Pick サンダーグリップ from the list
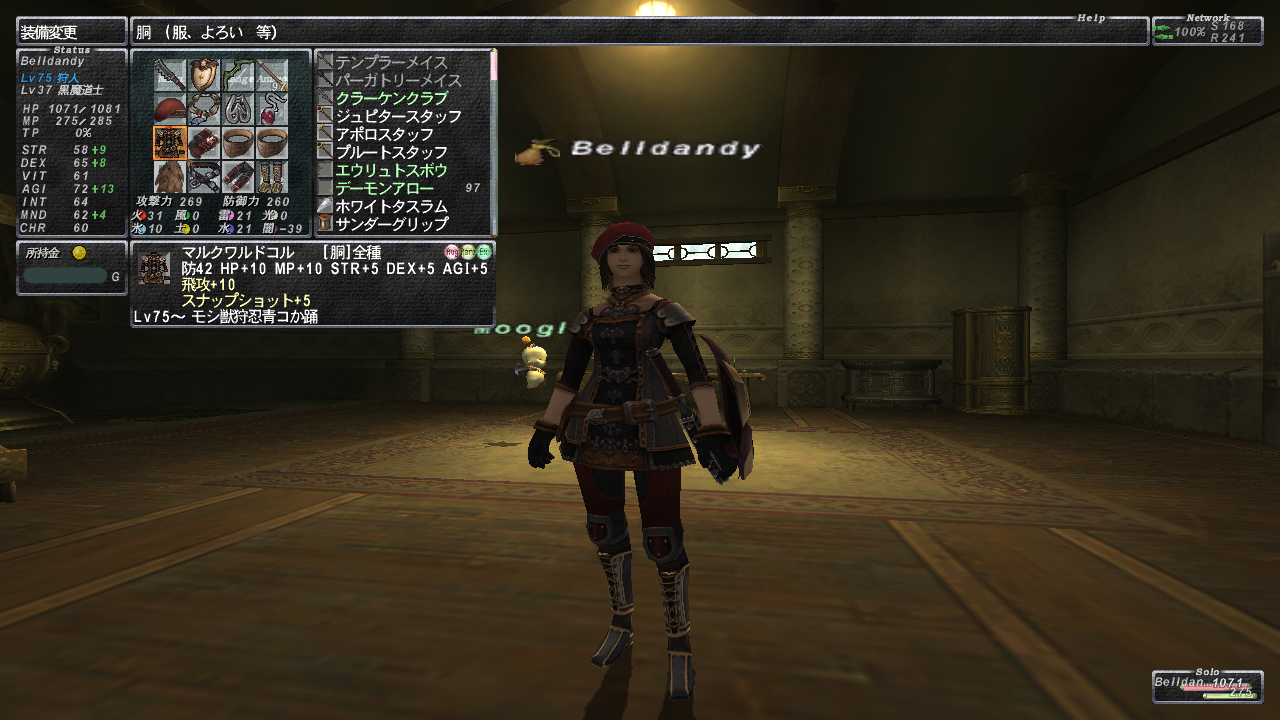The image size is (1280, 720). coord(391,224)
